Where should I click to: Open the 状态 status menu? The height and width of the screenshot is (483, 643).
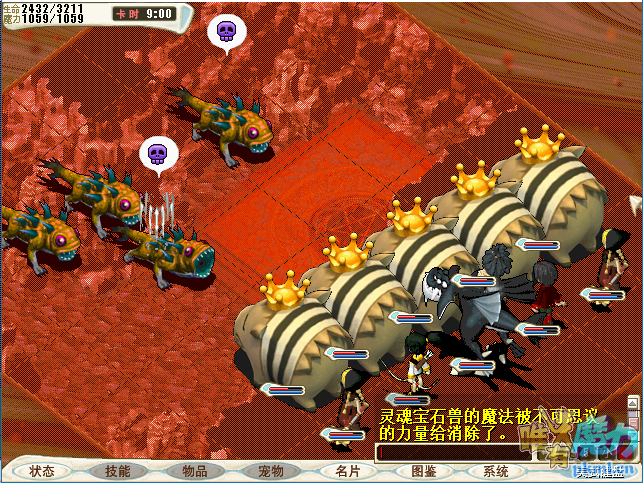pos(42,471)
